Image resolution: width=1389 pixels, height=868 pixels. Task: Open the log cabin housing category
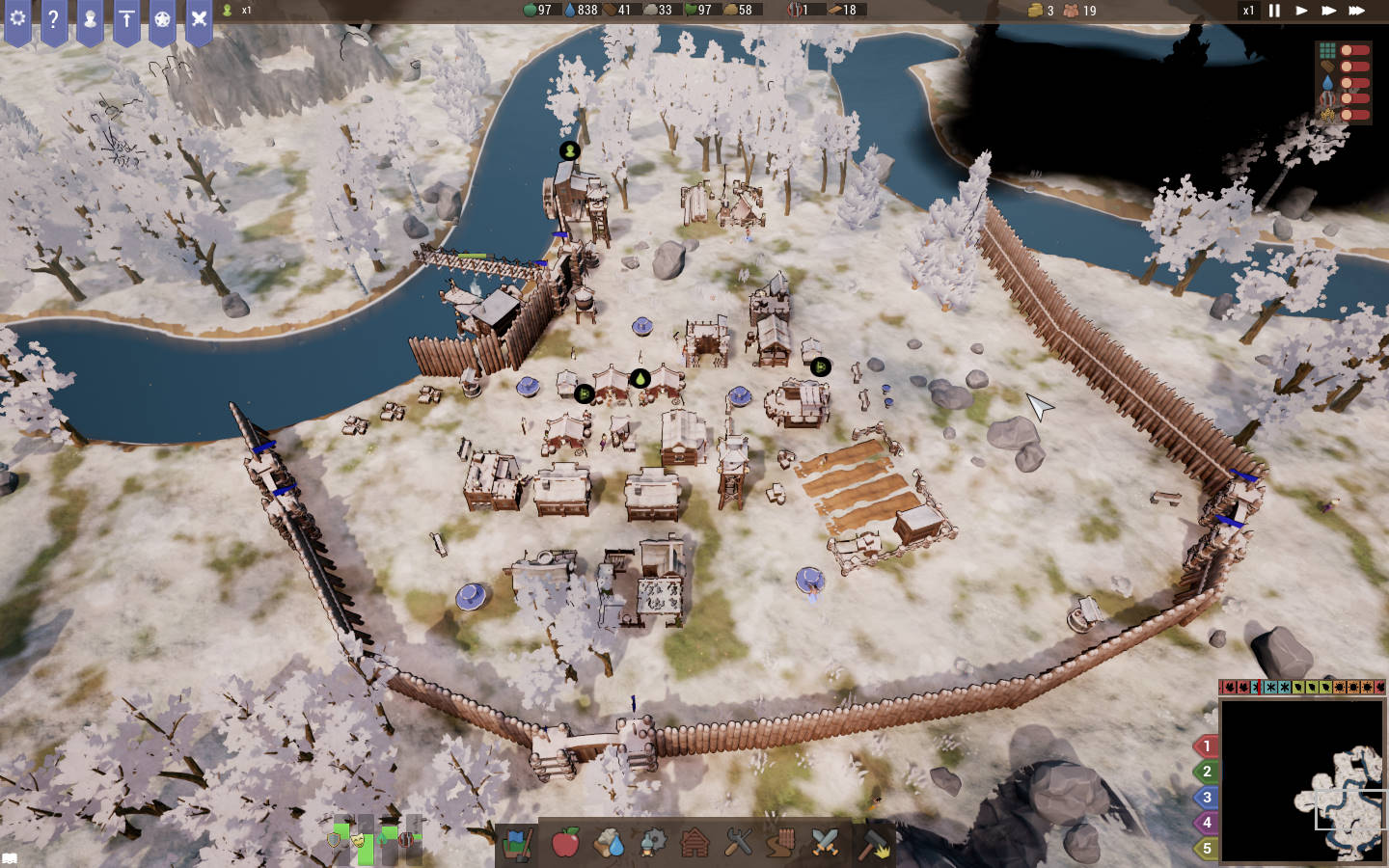tap(694, 843)
